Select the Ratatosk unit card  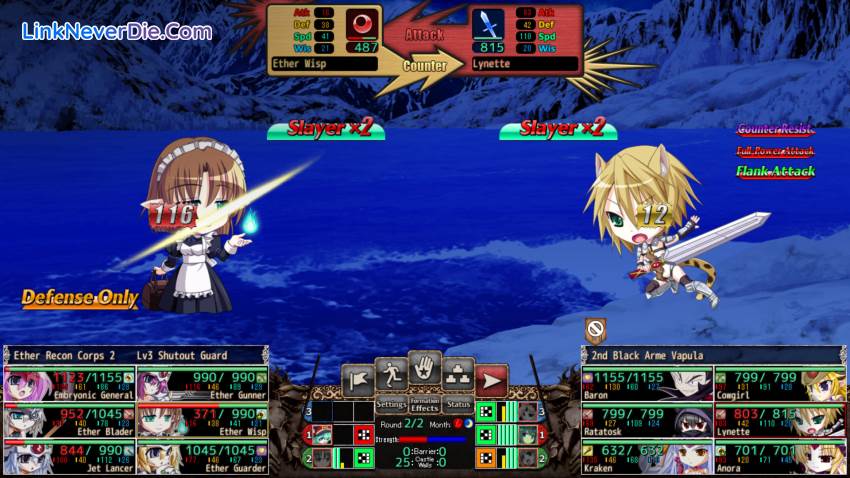[646, 421]
